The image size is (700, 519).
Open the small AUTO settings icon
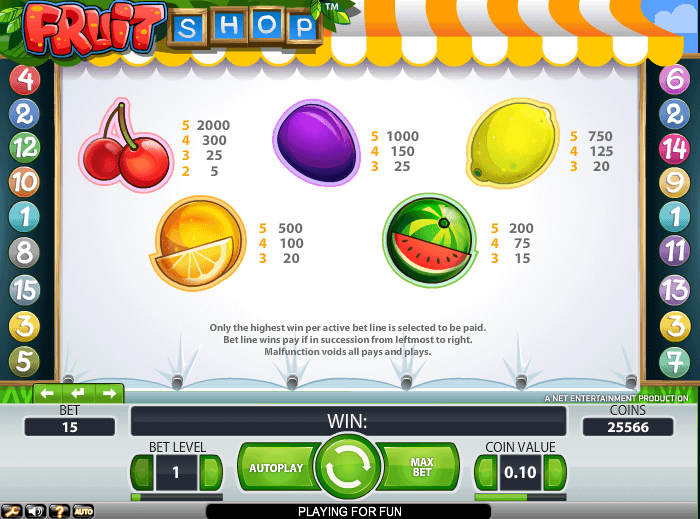point(83,511)
